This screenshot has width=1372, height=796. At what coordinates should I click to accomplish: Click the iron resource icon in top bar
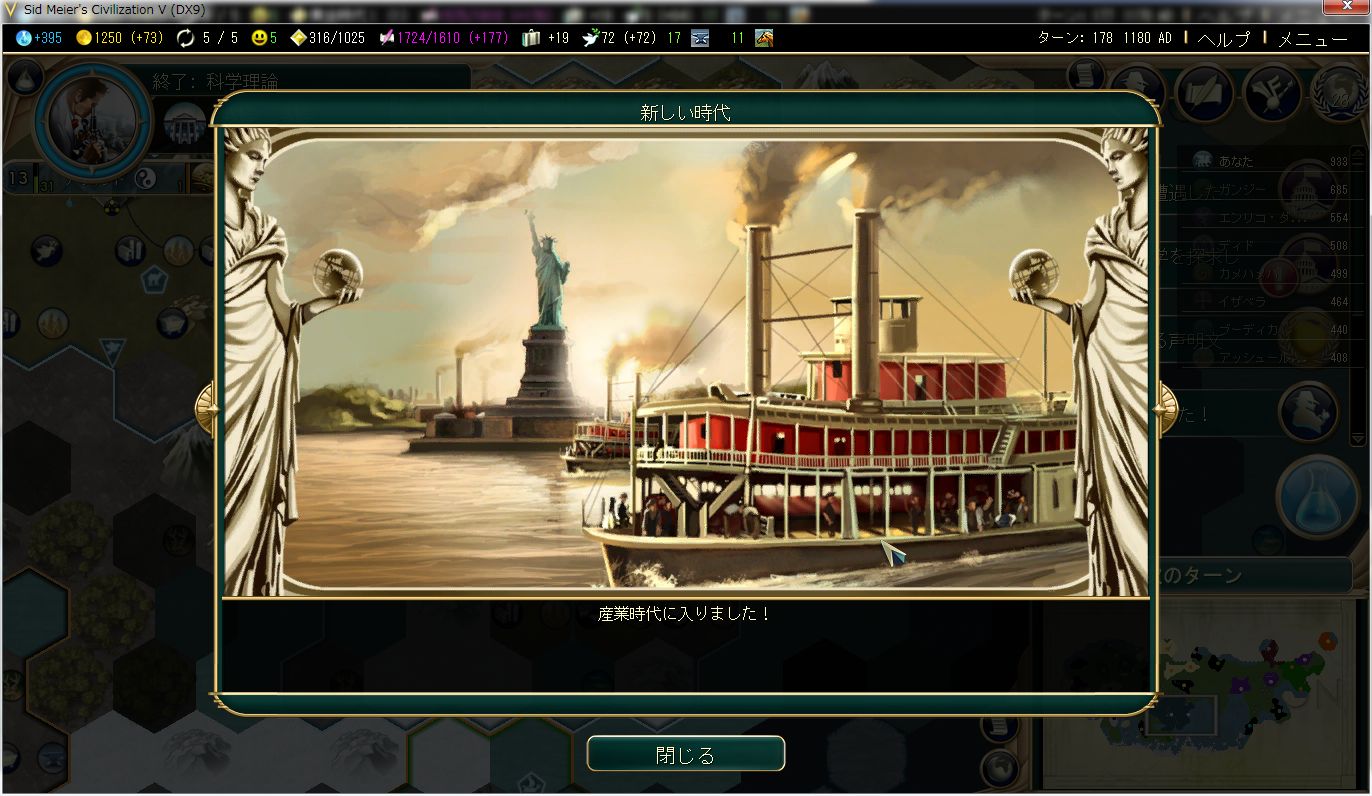(700, 38)
